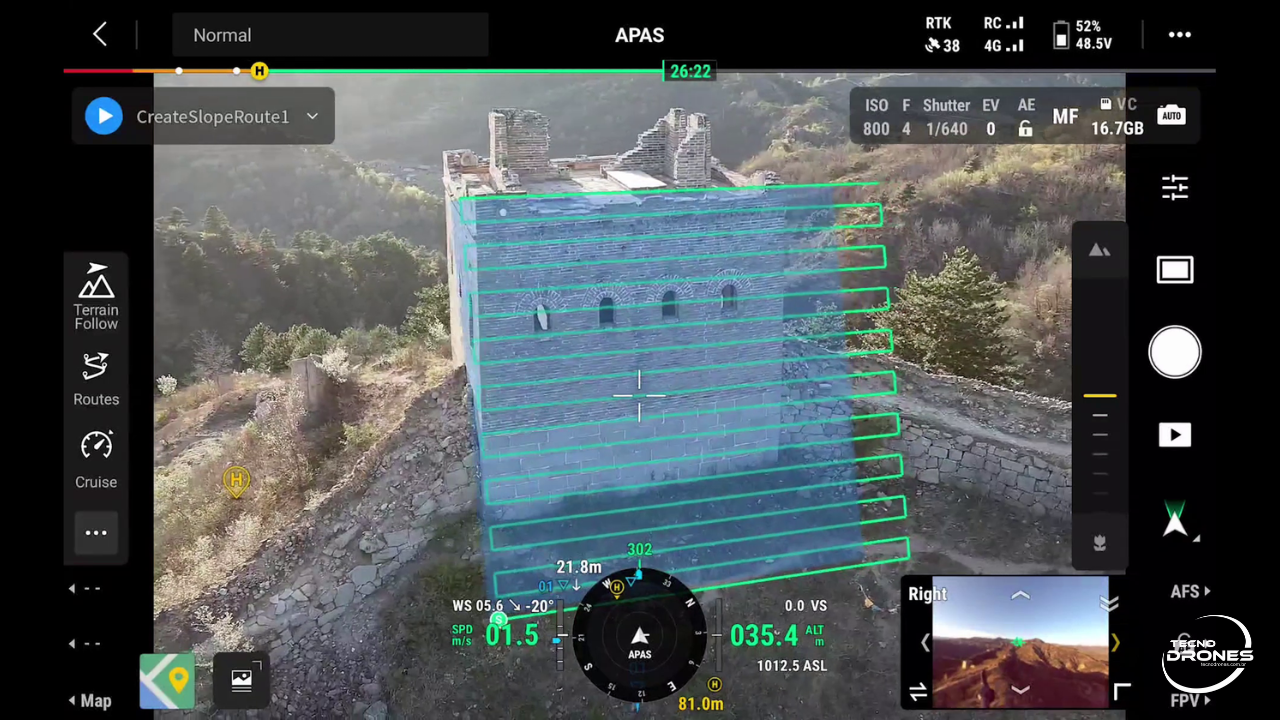Open the playback gallery button
Viewport: 1280px width, 720px height.
[1175, 435]
